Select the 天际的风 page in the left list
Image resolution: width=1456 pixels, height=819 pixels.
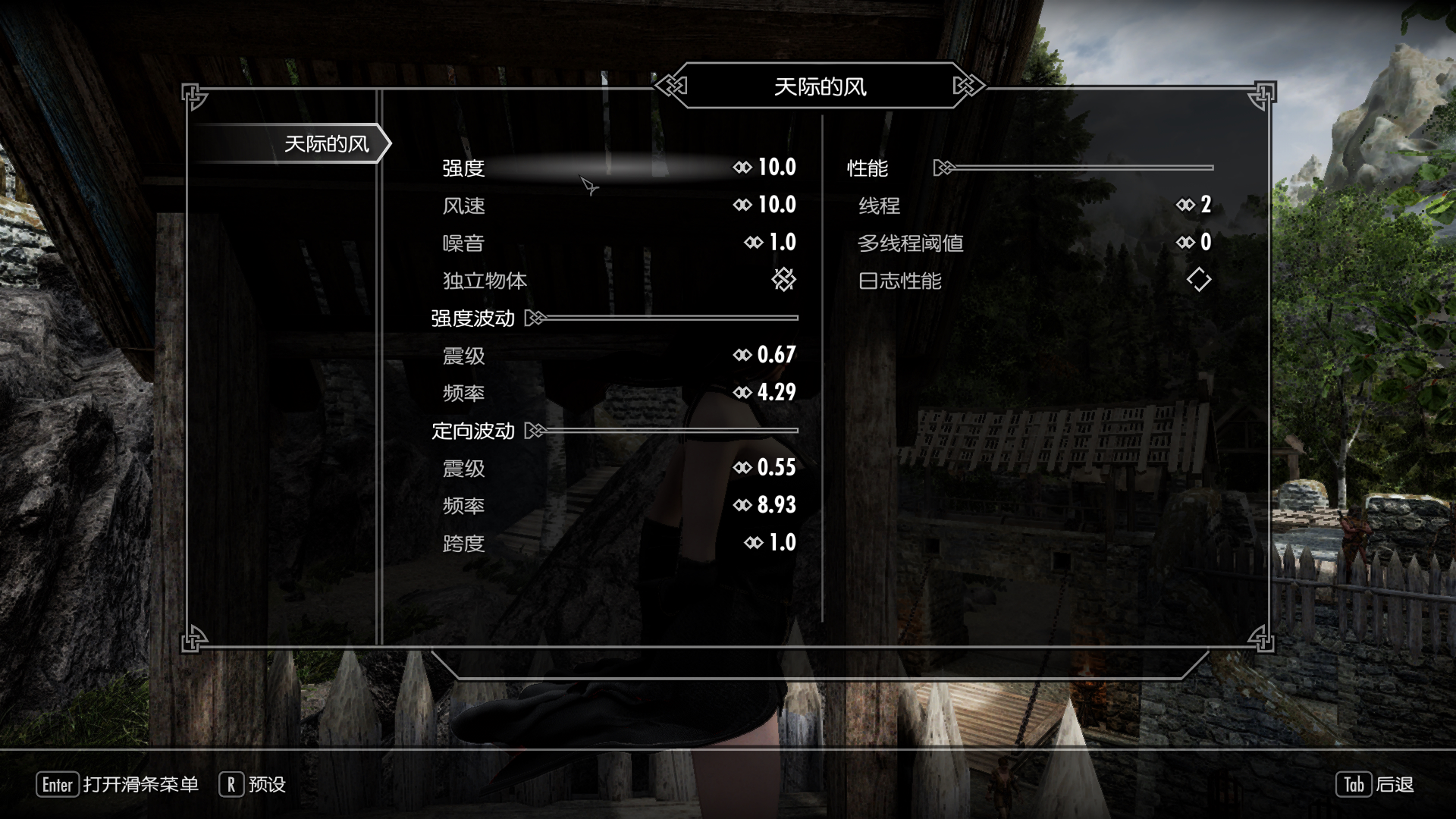coord(326,144)
